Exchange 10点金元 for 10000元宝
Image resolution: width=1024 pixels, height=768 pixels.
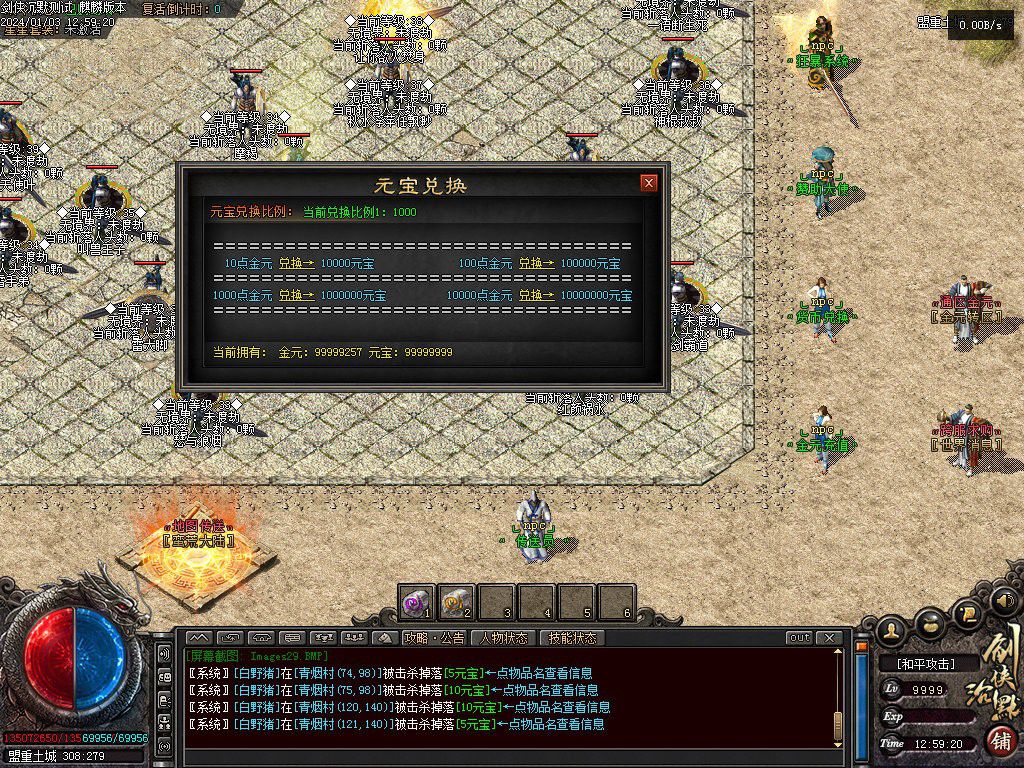point(296,264)
